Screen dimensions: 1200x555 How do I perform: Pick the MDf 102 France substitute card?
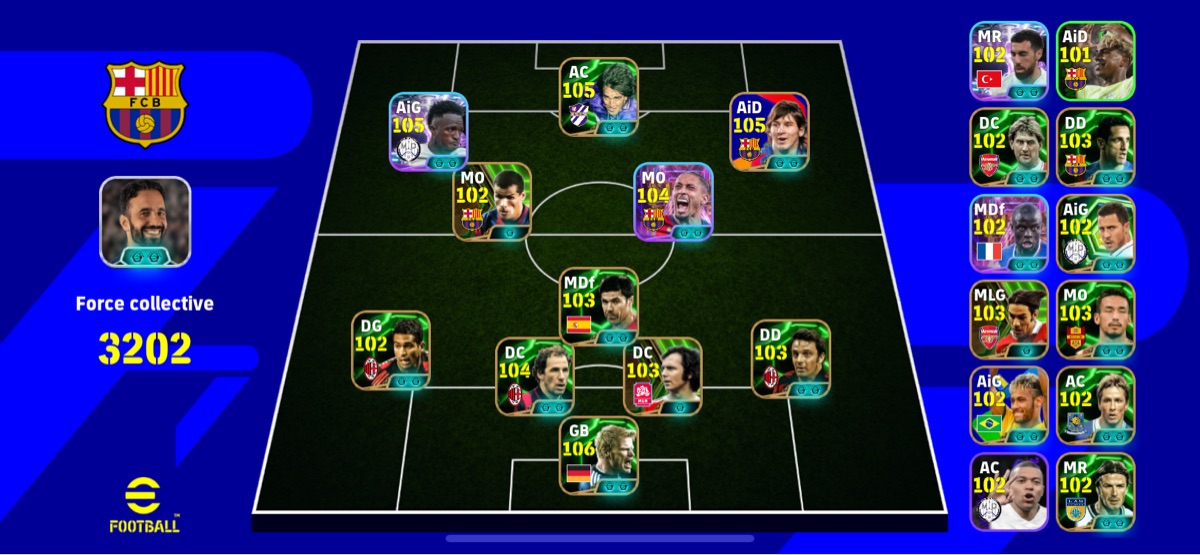point(1008,234)
